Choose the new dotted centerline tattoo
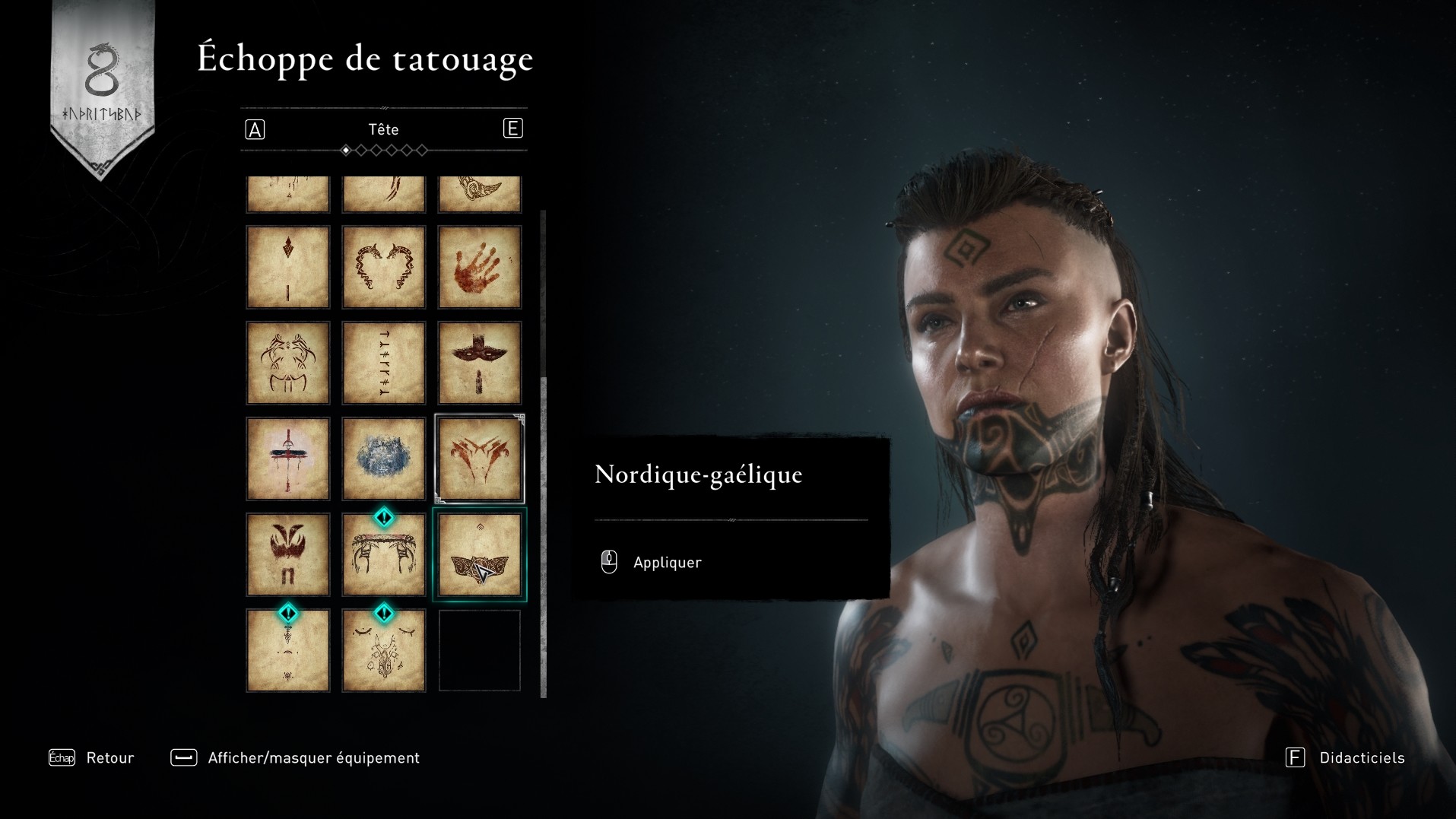This screenshot has width=1456, height=819. (x=287, y=652)
